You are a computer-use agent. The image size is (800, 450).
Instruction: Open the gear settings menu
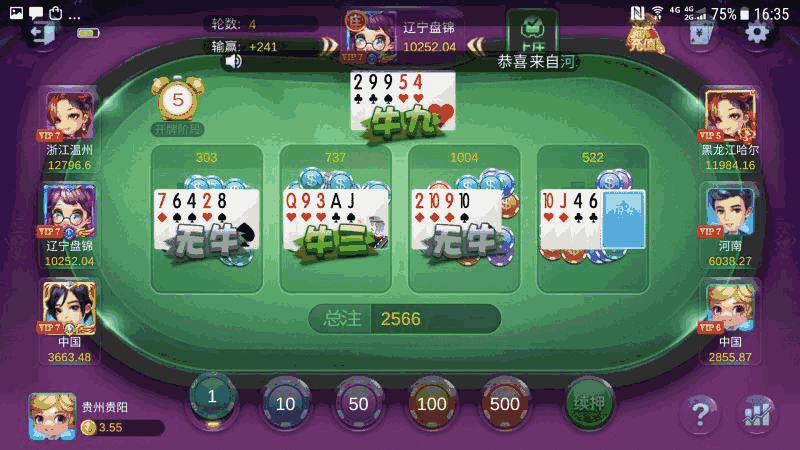(x=757, y=31)
